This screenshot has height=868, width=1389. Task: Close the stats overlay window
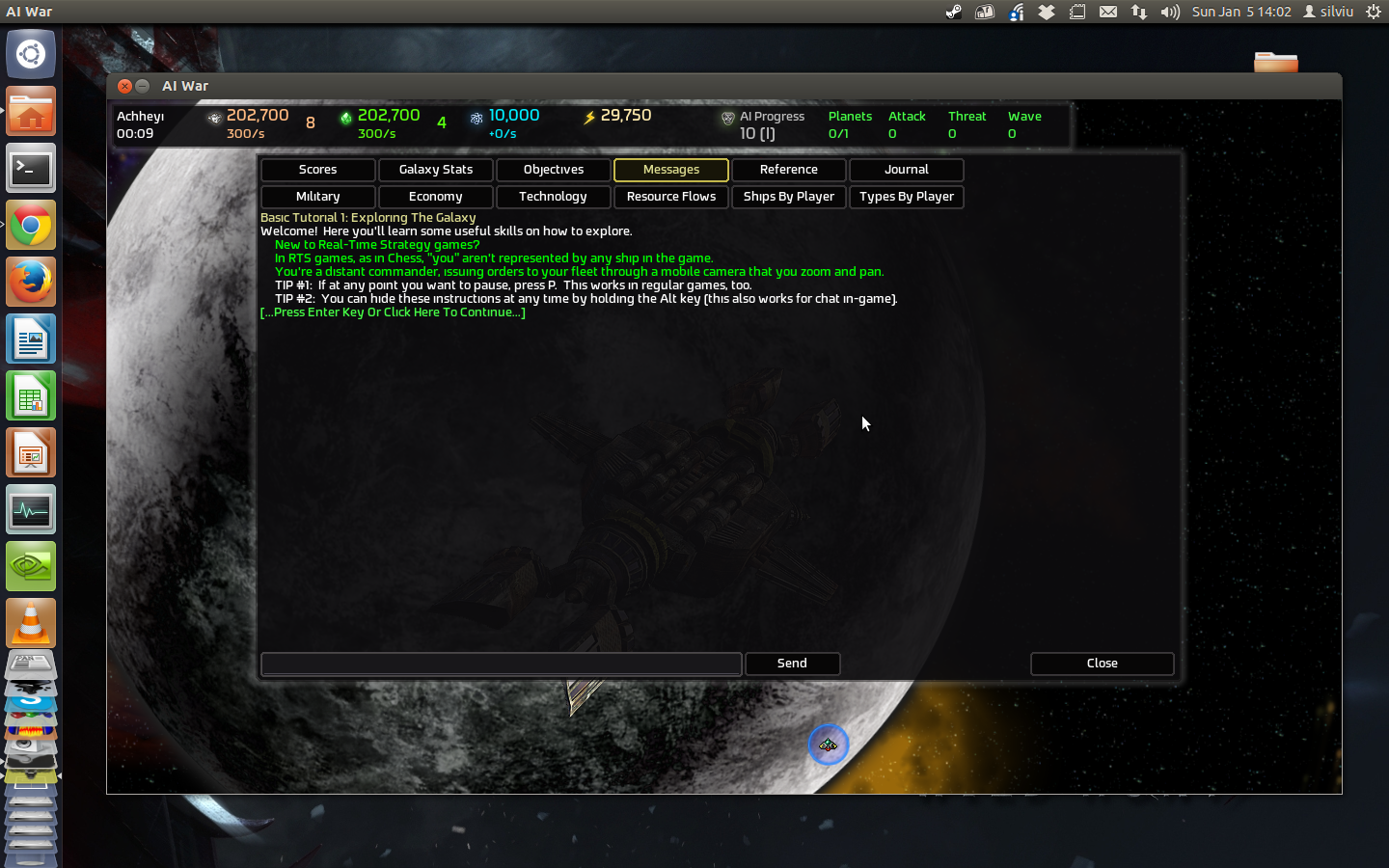[x=1102, y=664]
